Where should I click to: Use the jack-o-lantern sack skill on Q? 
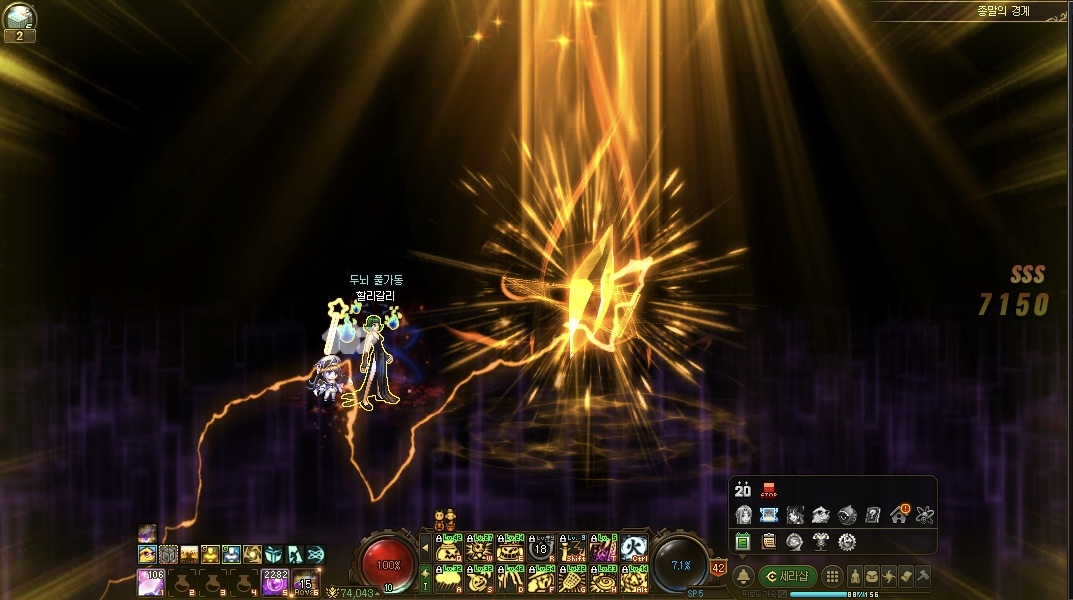coord(449,548)
